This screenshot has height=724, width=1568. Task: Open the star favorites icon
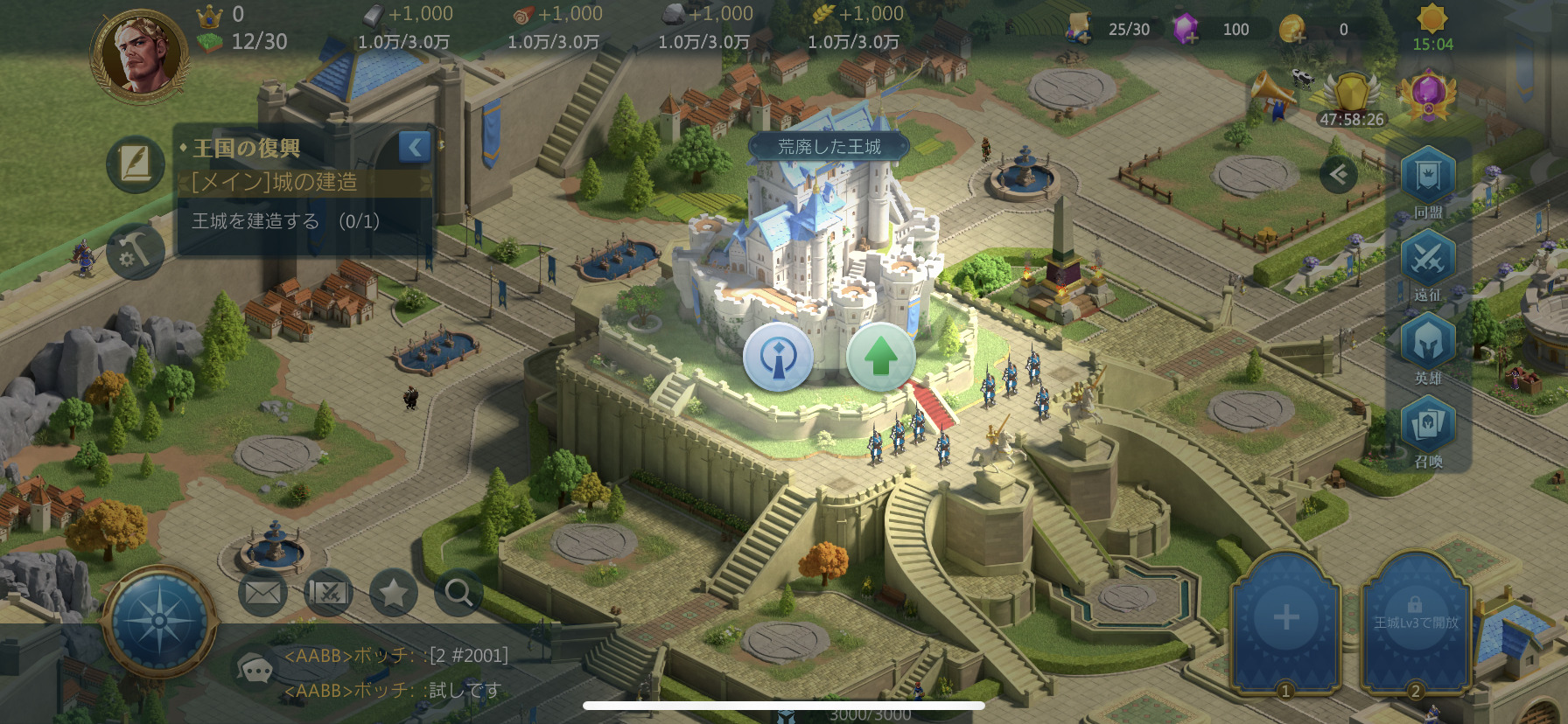(393, 594)
